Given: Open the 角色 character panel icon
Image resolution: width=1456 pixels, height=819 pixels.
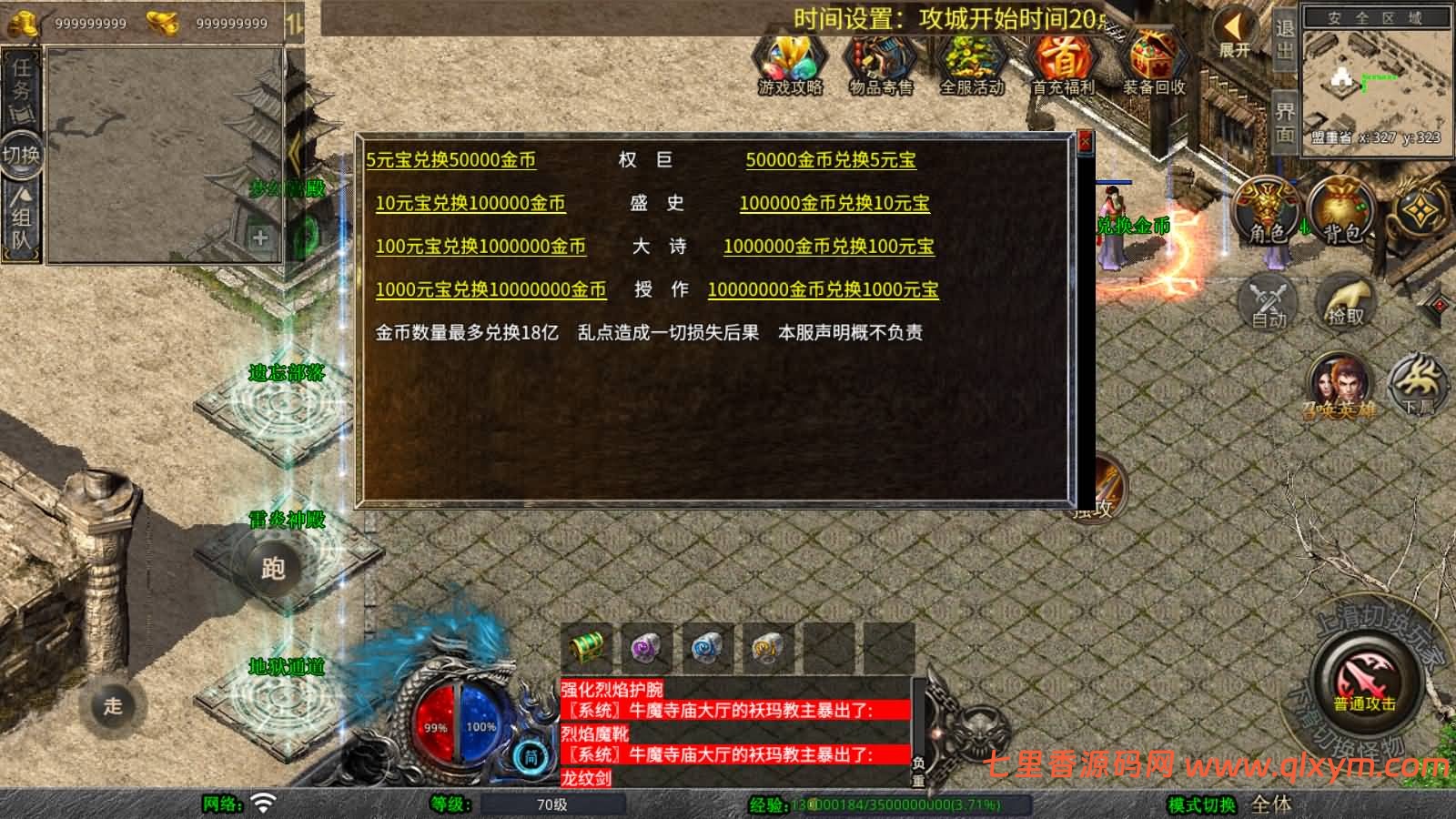Looking at the screenshot, I should [1265, 207].
